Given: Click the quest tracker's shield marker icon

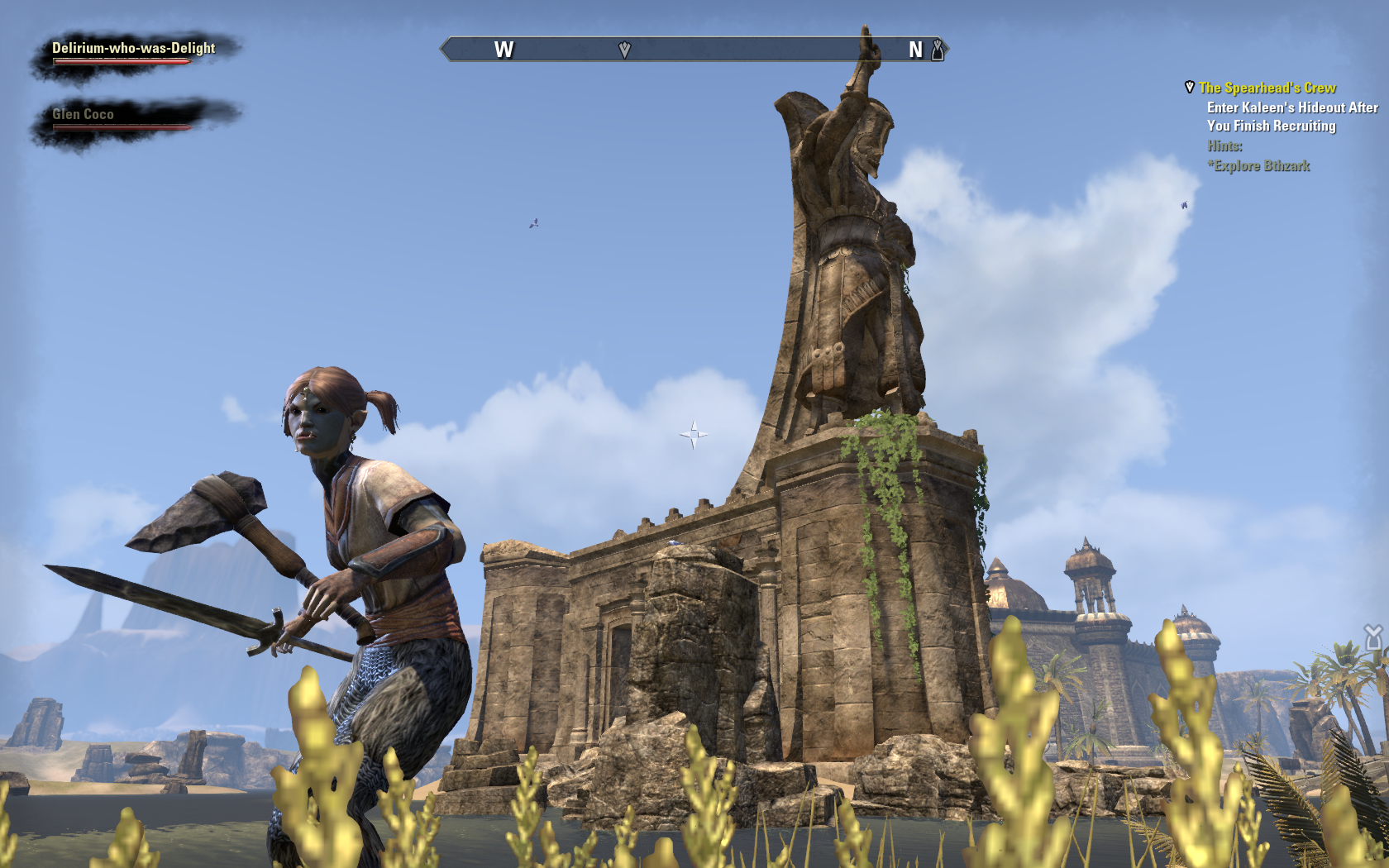Looking at the screenshot, I should tap(1190, 87).
